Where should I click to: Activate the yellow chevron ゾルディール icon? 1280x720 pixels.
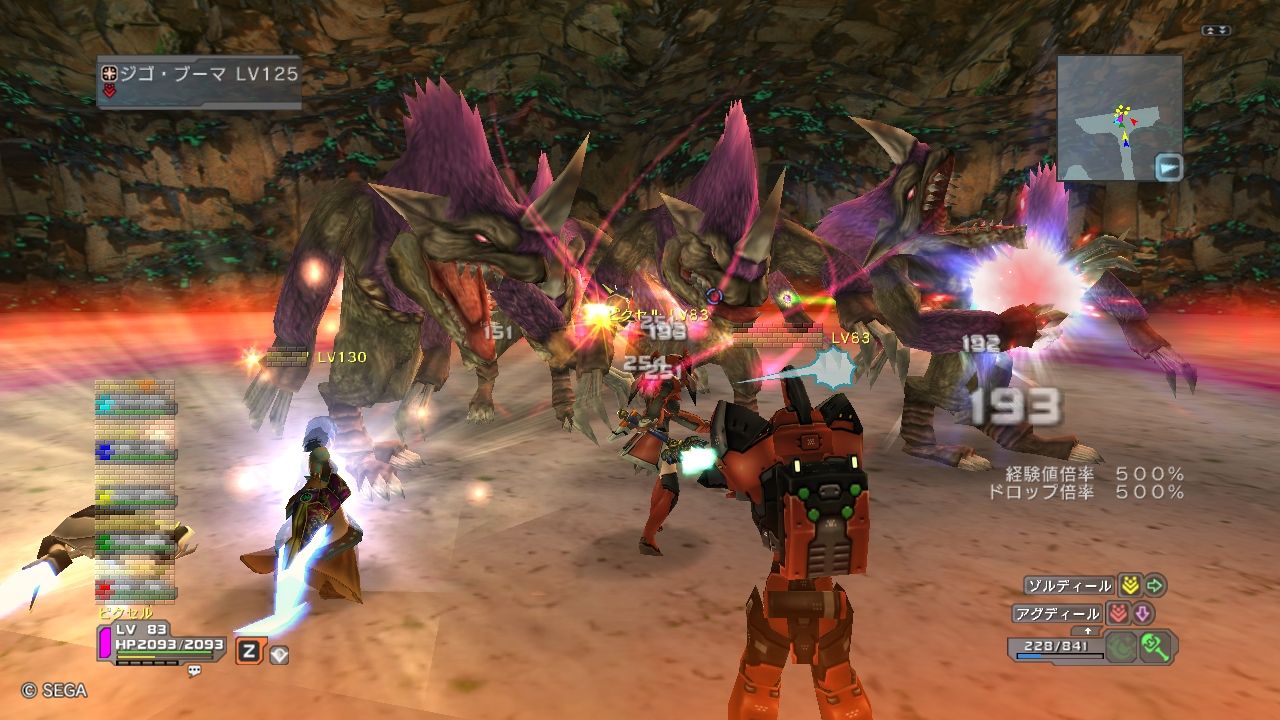point(1129,586)
